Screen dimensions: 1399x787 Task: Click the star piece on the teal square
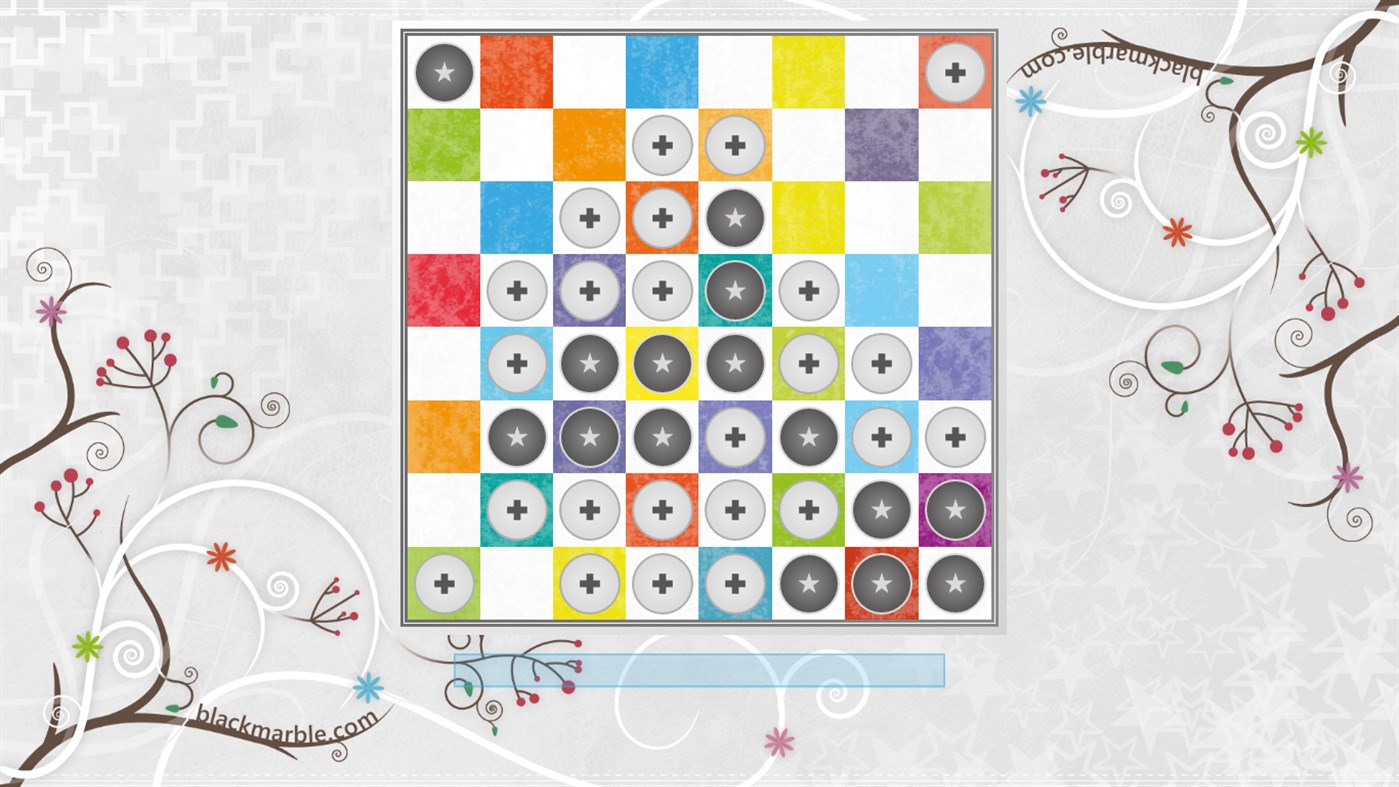[734, 291]
